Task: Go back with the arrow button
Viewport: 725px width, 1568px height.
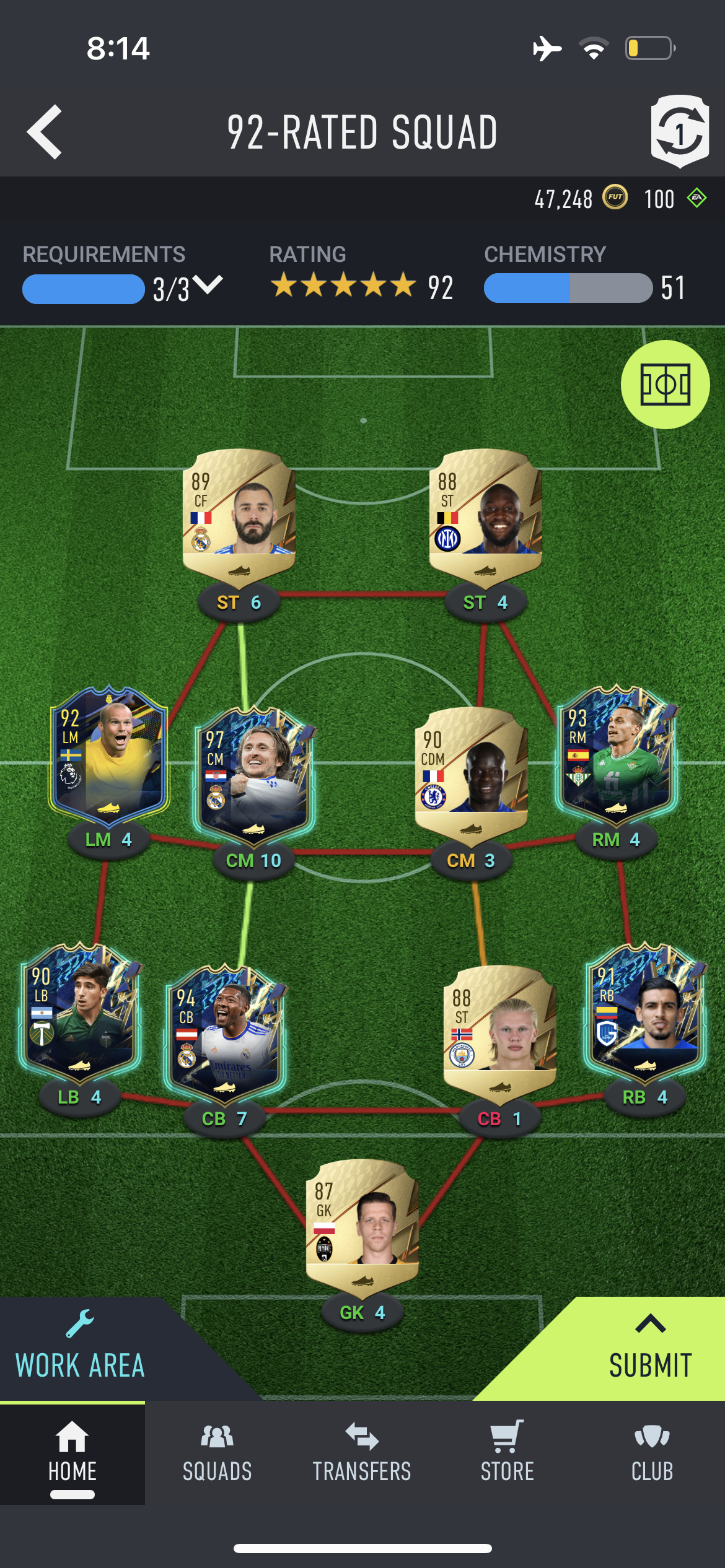Action: pos(45,132)
